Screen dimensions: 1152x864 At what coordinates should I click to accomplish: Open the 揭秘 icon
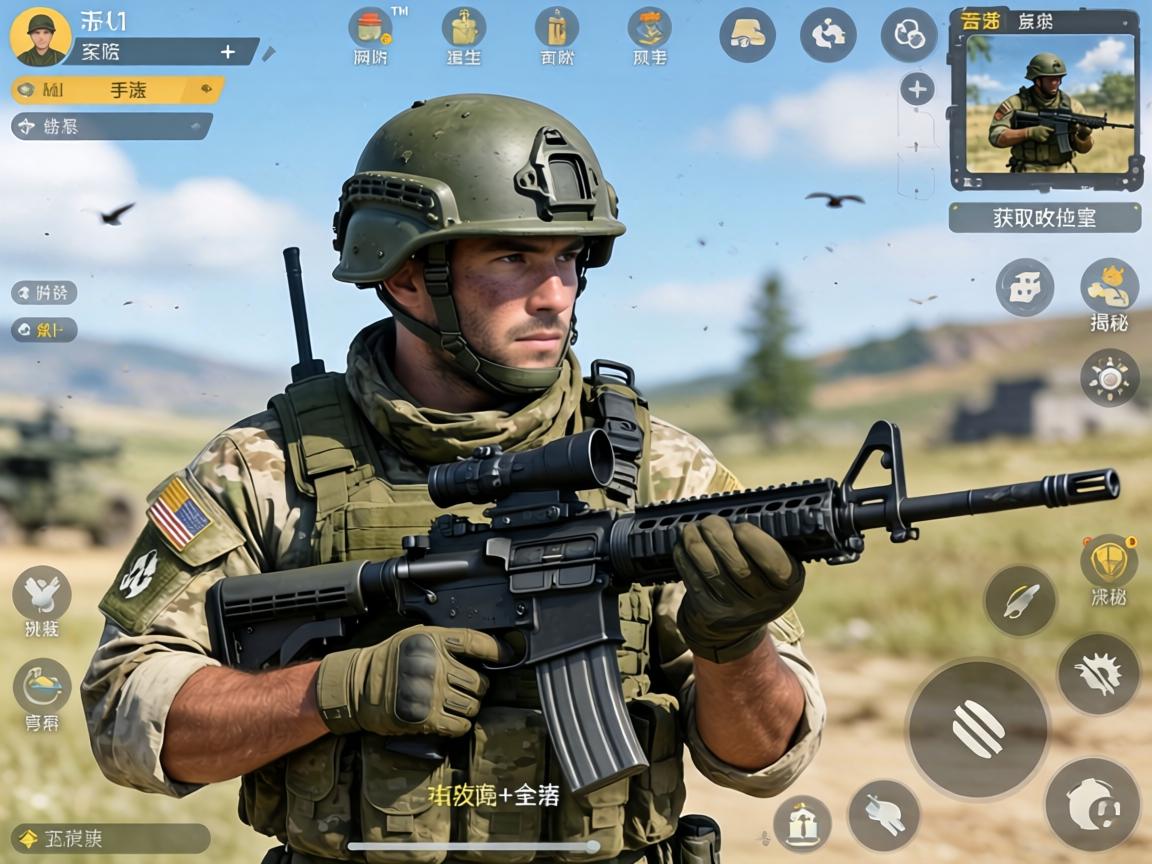pyautogui.click(x=1109, y=287)
